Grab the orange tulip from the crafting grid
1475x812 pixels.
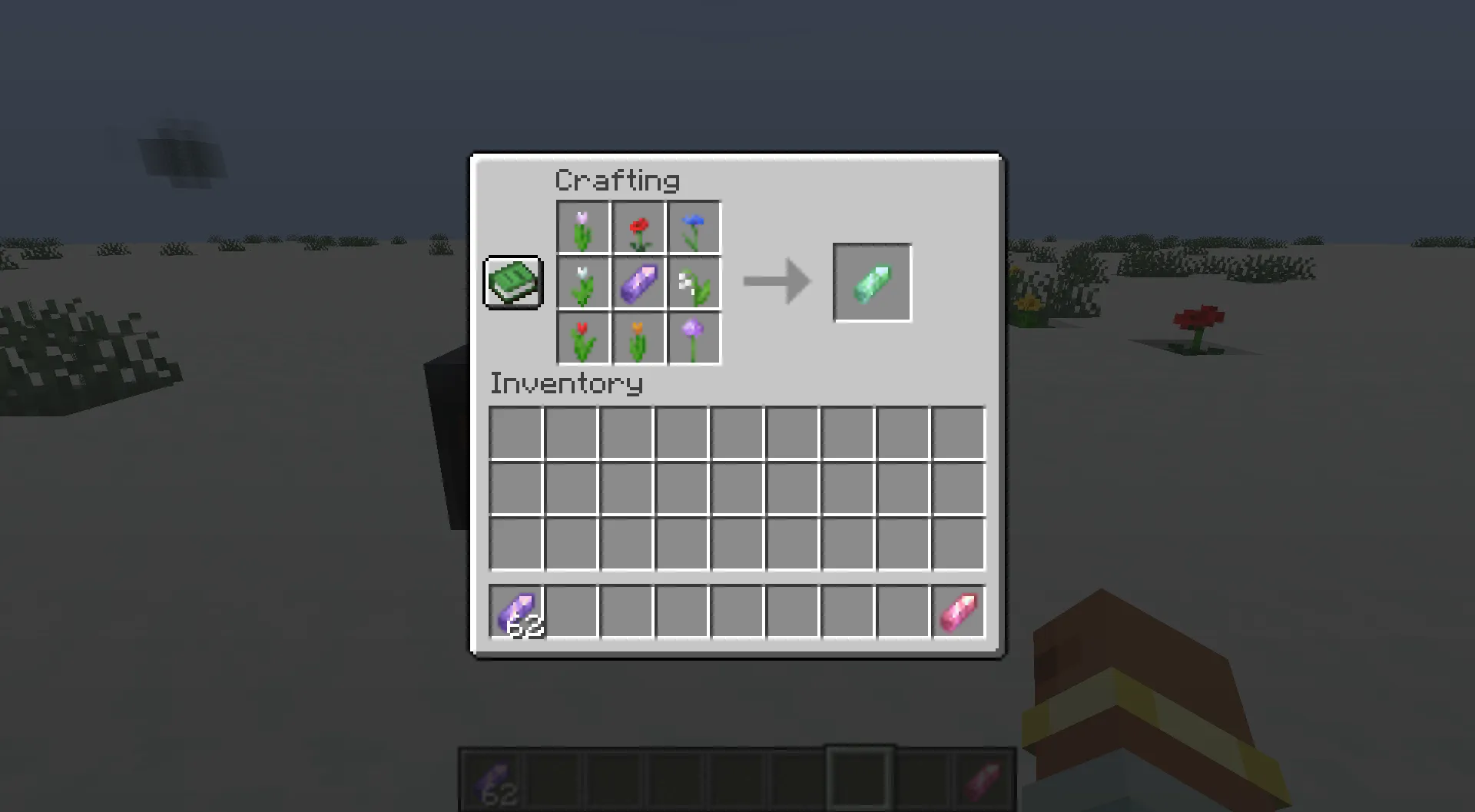pos(638,339)
